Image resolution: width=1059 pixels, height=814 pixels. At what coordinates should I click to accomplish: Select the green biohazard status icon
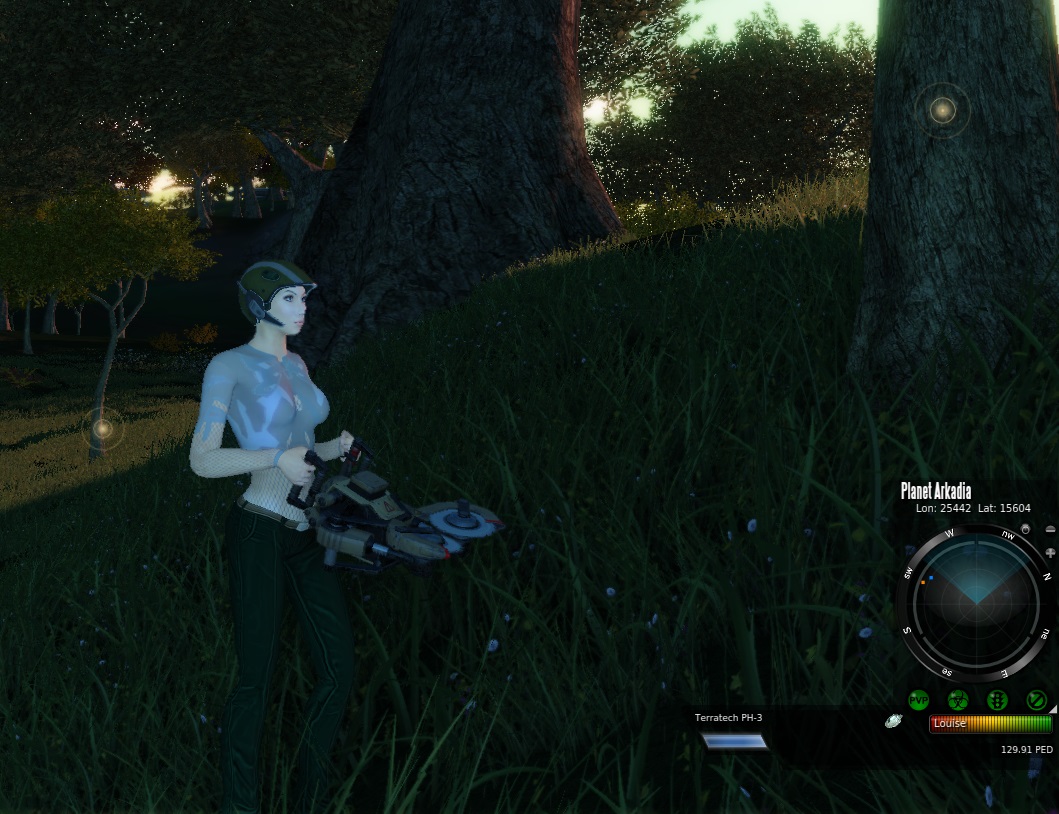click(x=958, y=700)
